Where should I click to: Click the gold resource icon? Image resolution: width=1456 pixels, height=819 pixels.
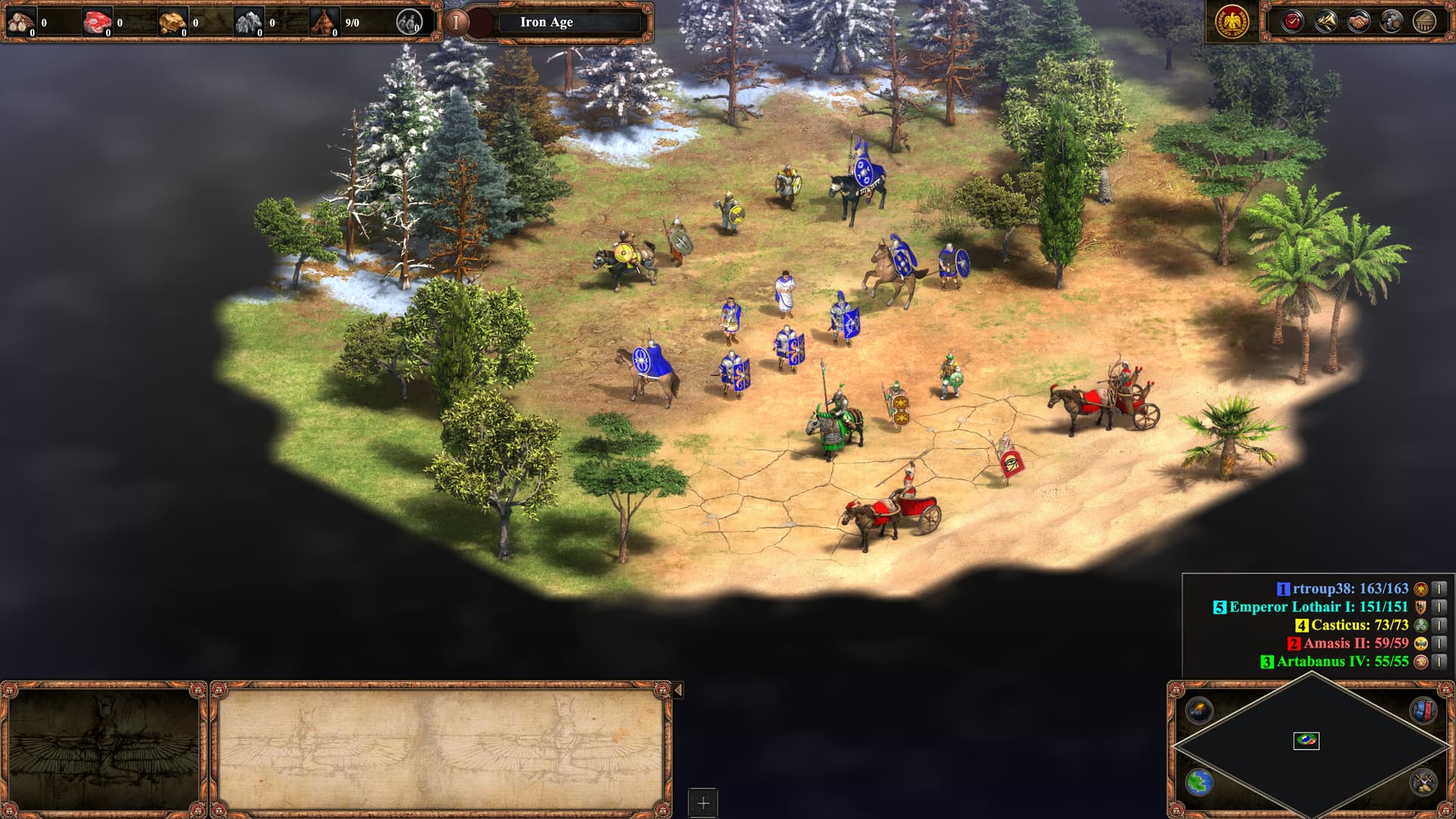click(x=174, y=22)
